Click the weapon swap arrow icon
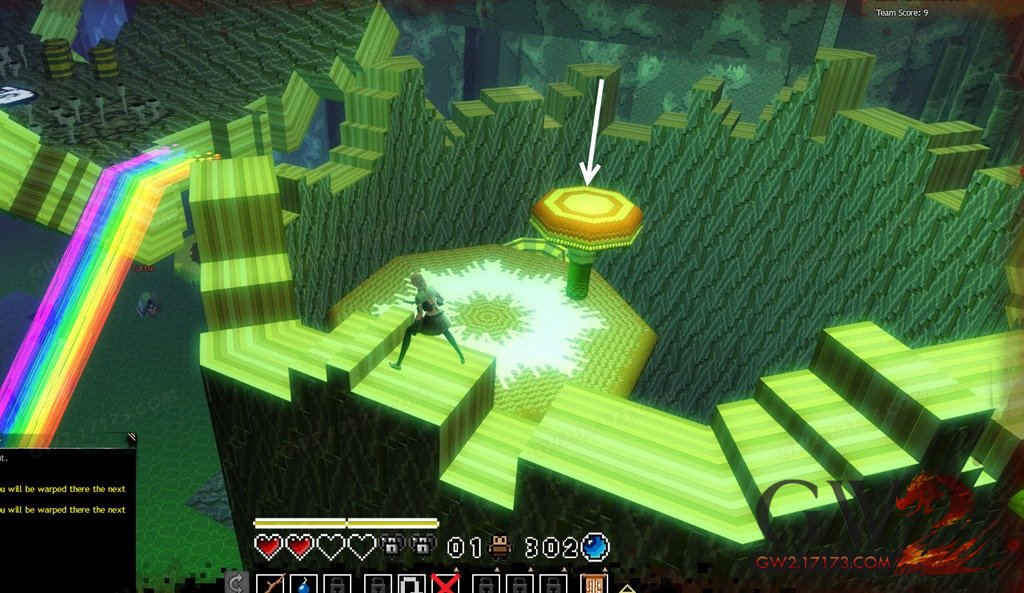 coord(236,584)
